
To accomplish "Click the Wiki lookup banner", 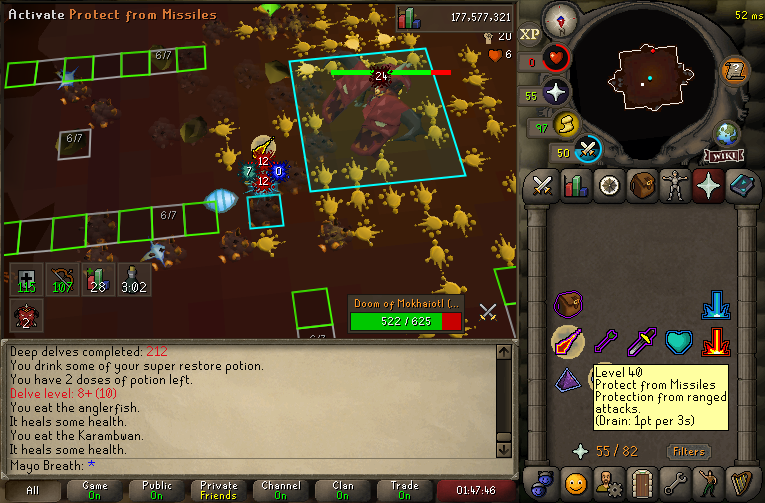I will tap(722, 155).
